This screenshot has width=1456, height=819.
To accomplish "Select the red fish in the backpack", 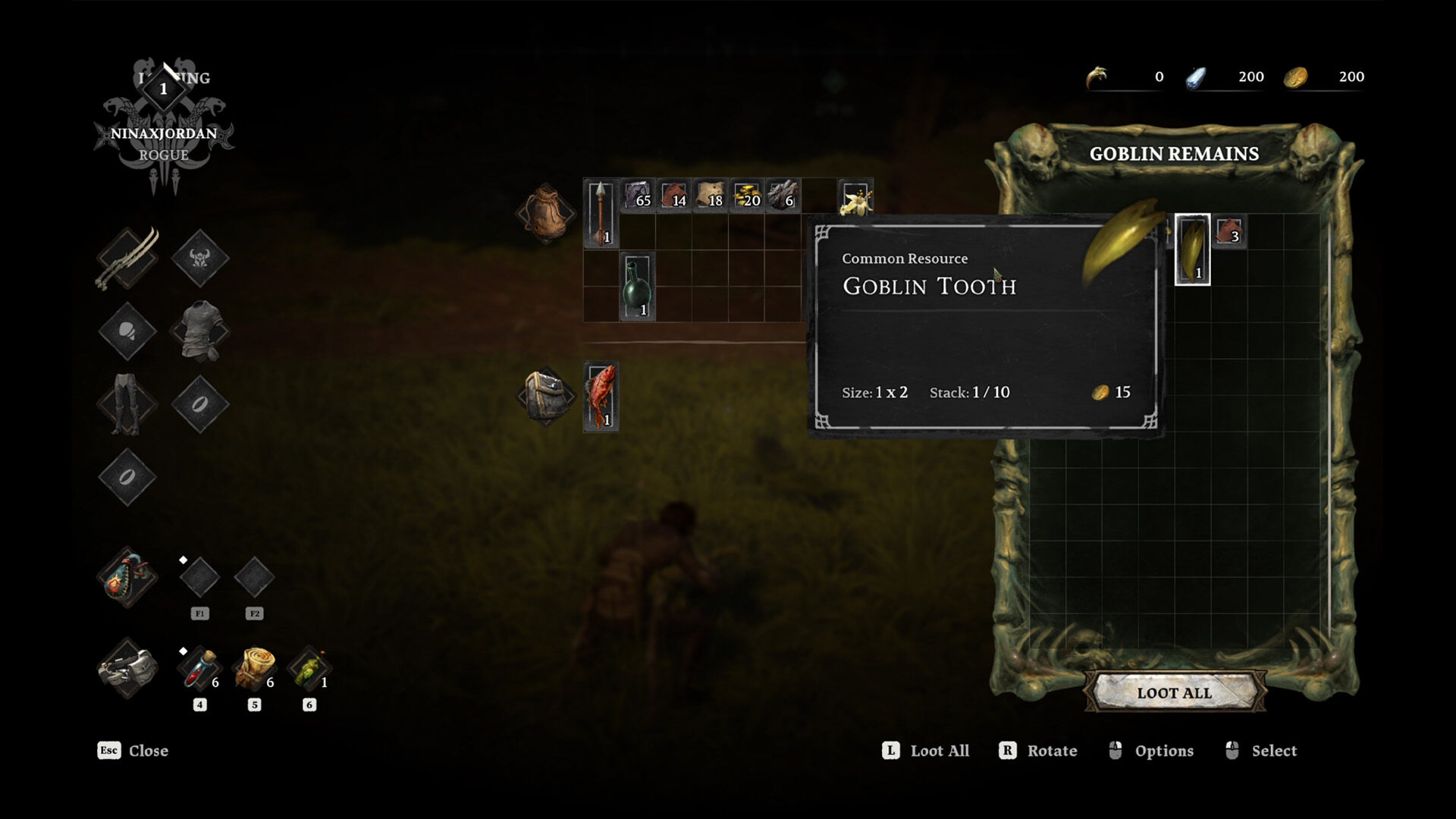I will tap(601, 397).
